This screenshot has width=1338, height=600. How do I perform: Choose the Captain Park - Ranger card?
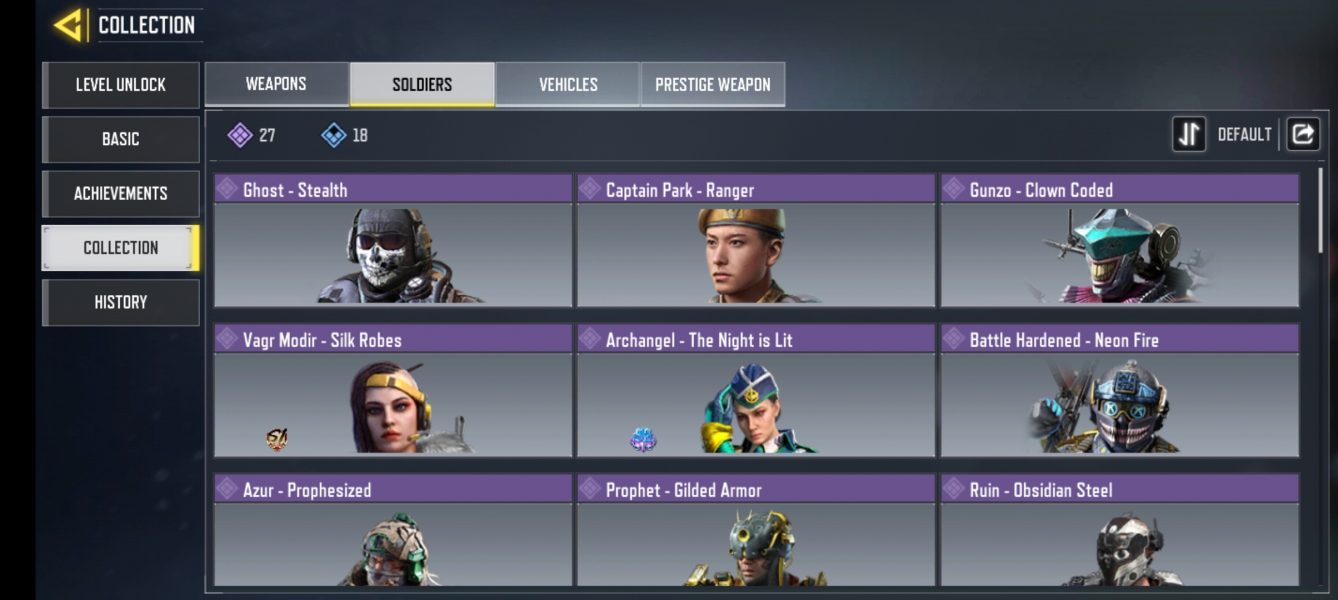[x=756, y=241]
